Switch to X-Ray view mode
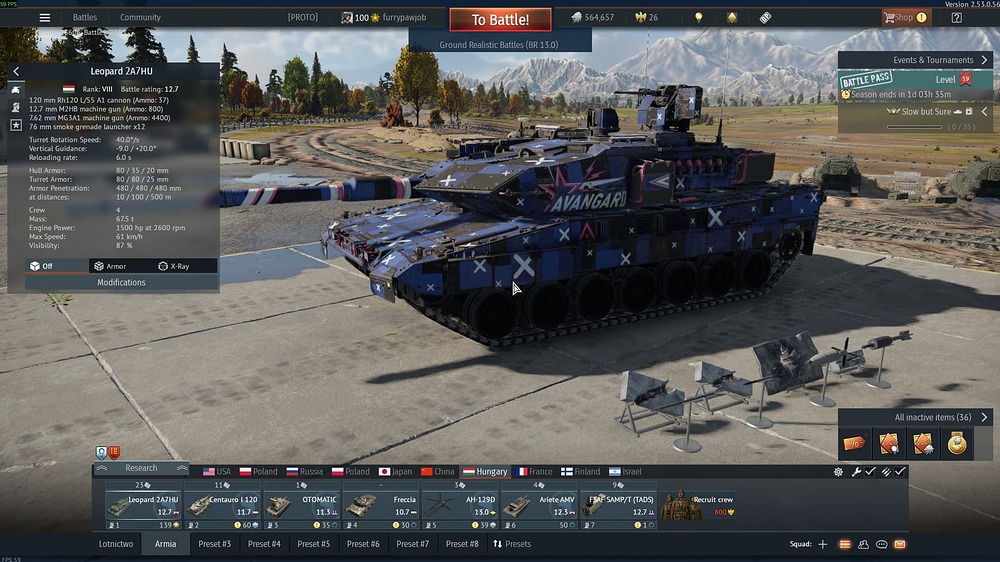This screenshot has height=562, width=1000. tap(174, 266)
